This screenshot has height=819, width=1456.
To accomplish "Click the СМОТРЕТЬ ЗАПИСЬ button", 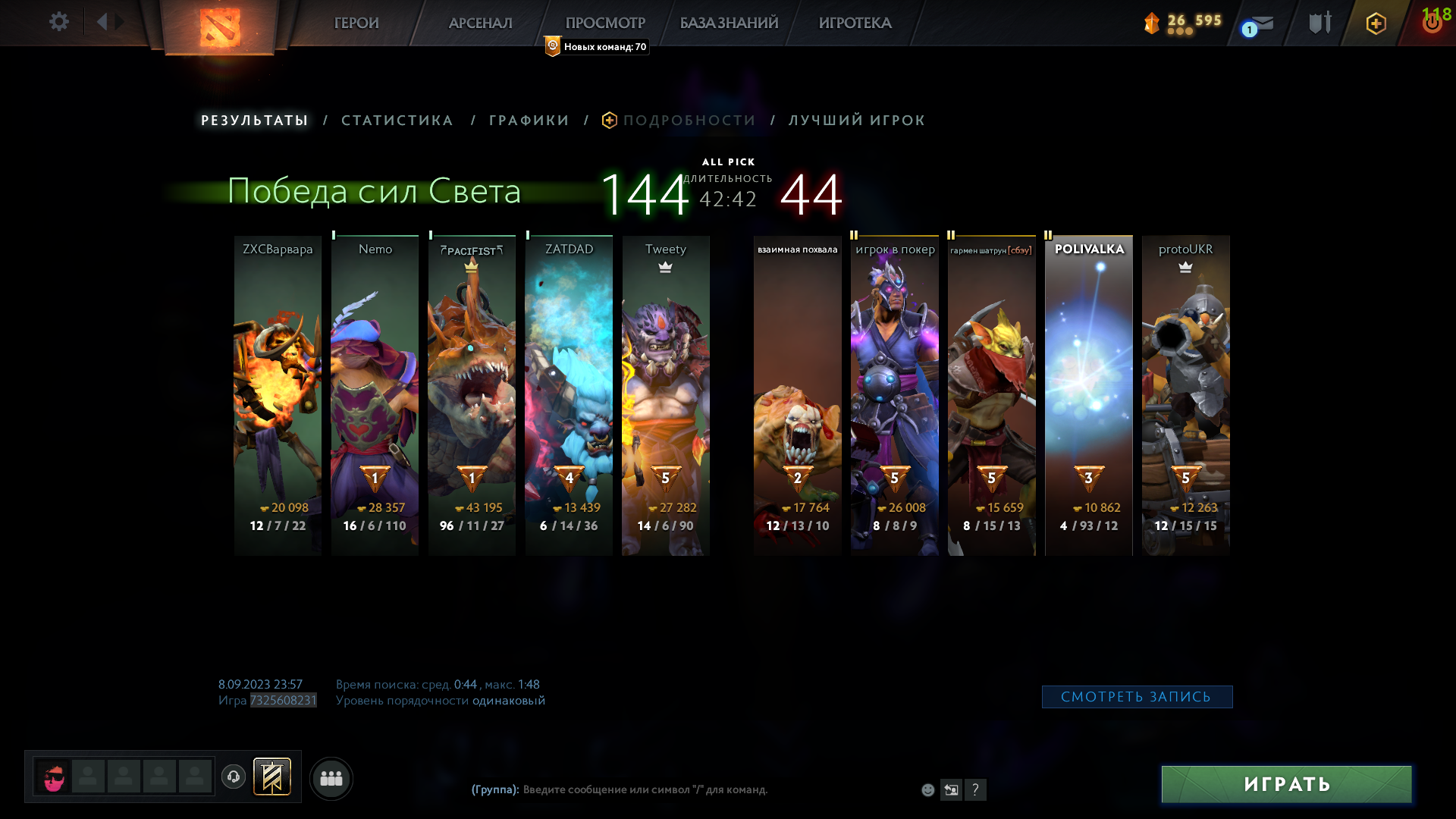I will tap(1137, 695).
